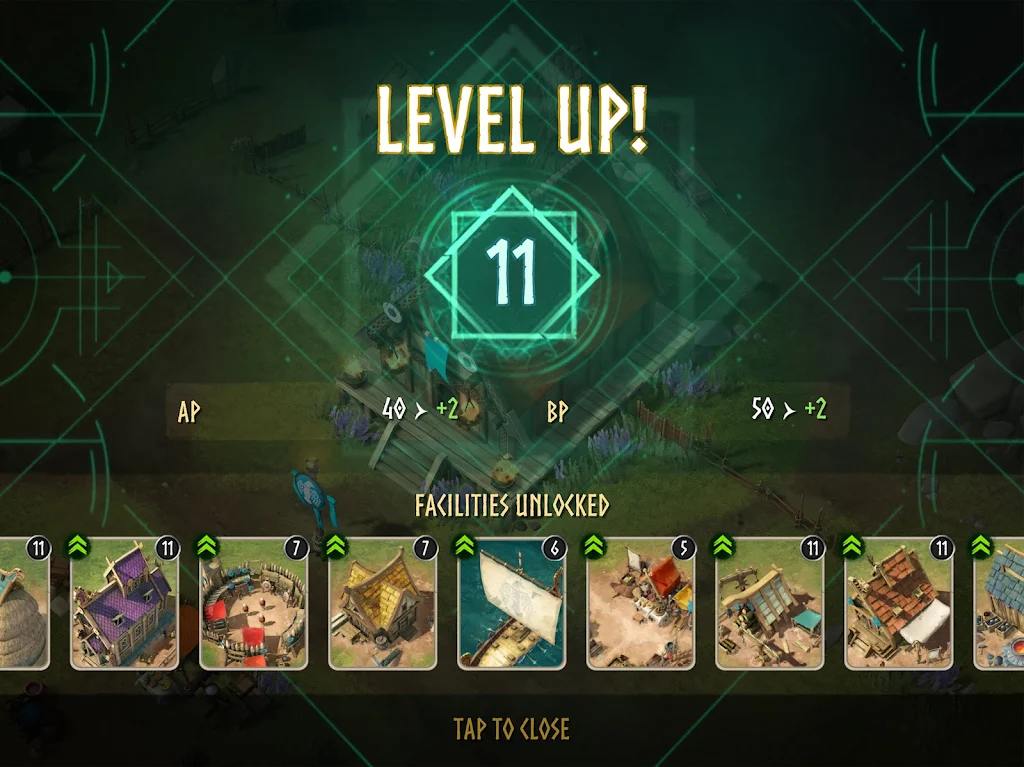Open the yellow thatched-roof building card
The width and height of the screenshot is (1024, 767).
[x=382, y=604]
